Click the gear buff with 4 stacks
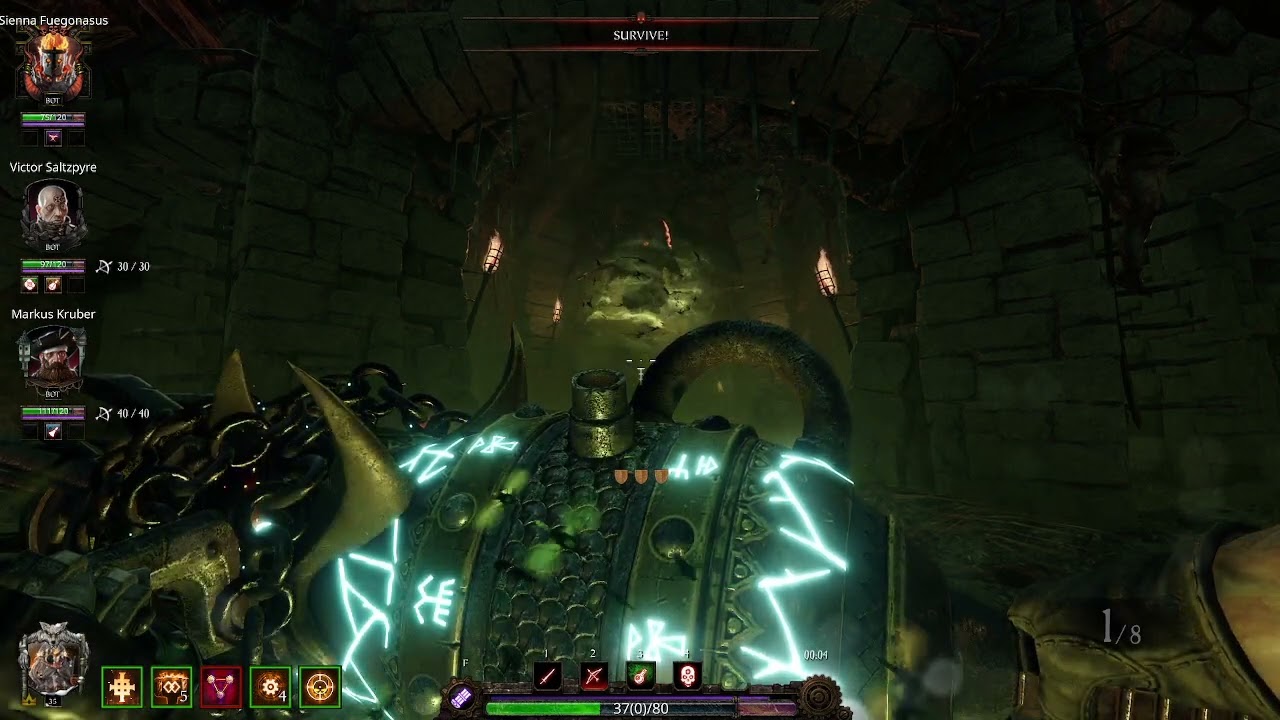 coord(270,687)
